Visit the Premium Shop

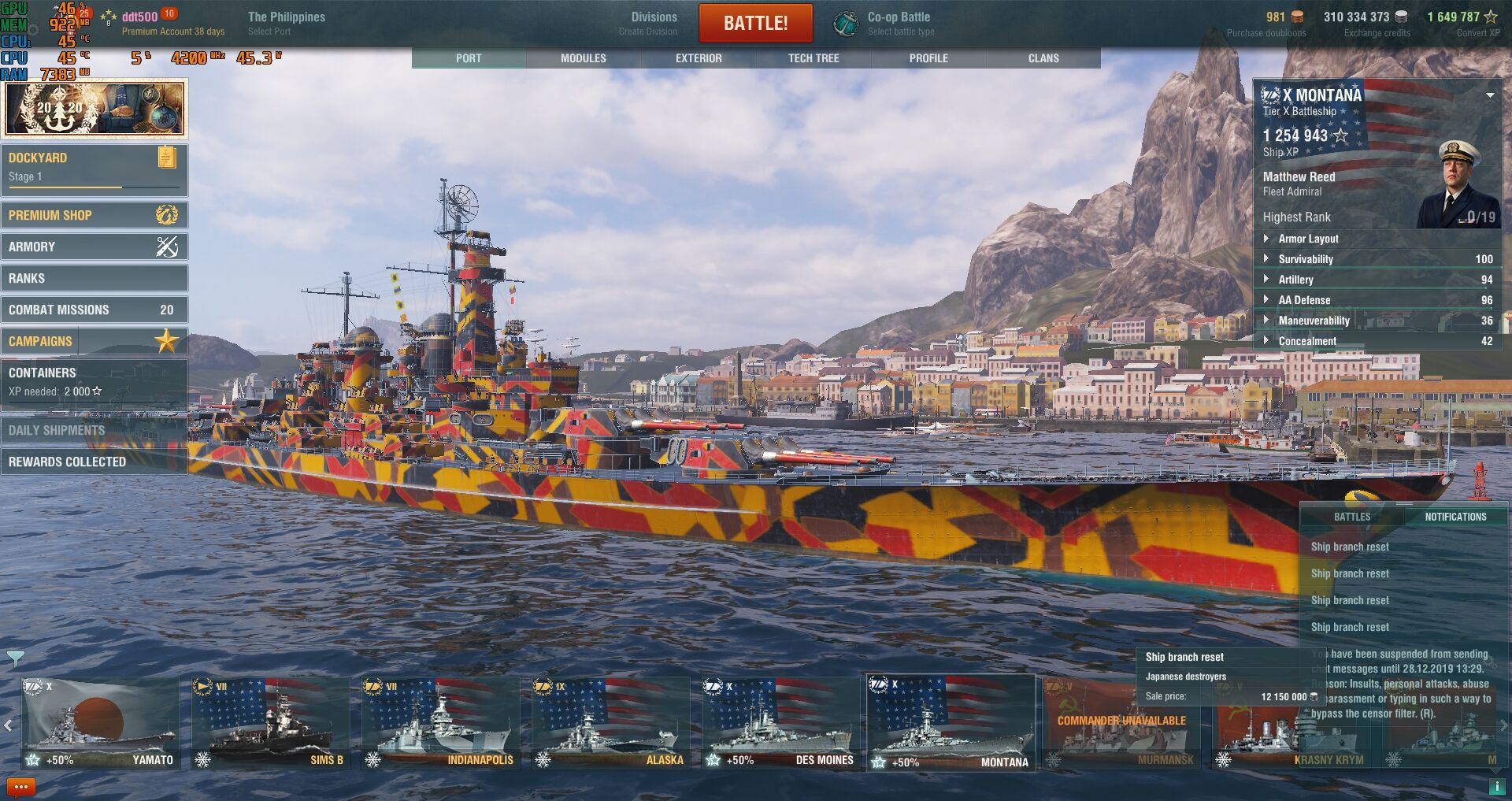pyautogui.click(x=94, y=215)
